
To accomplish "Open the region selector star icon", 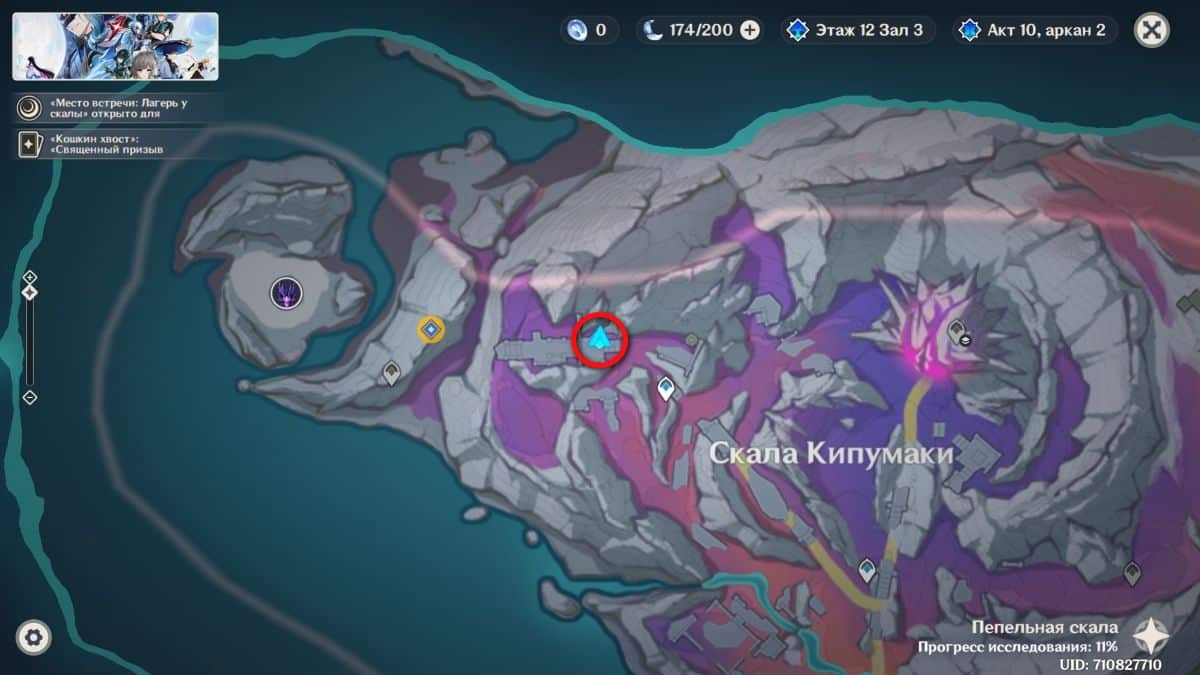I will tap(1153, 634).
